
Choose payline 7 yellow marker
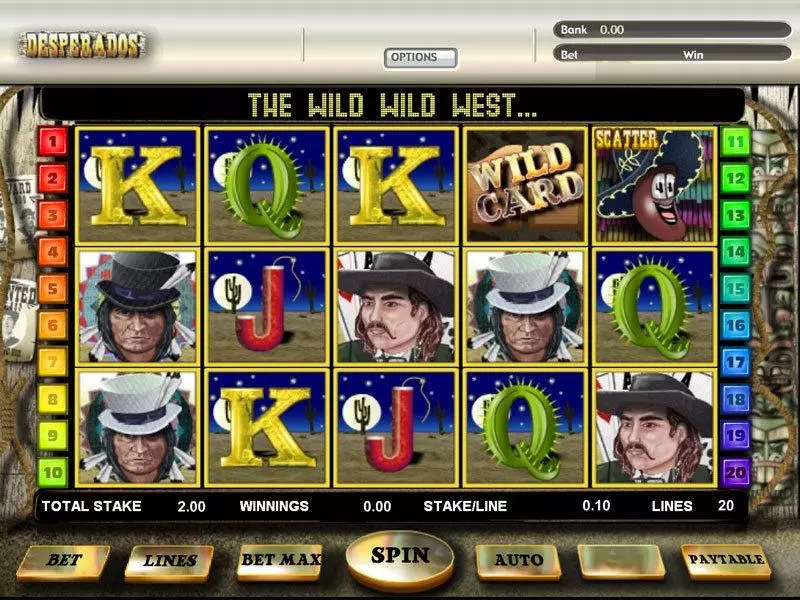[51, 362]
